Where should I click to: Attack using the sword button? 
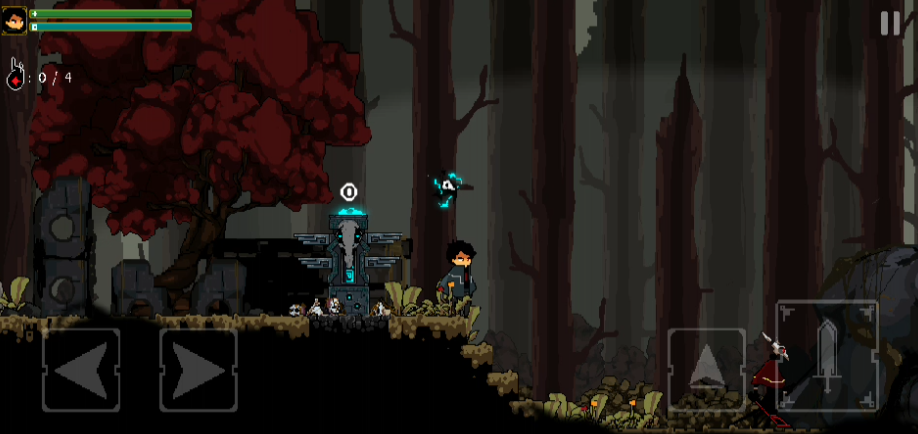pos(827,355)
